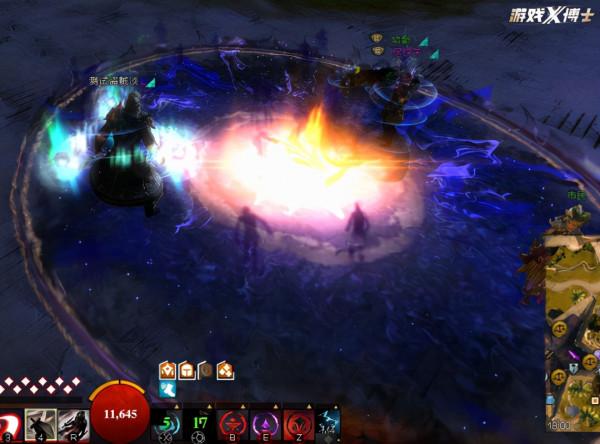600x444 pixels.
Task: Click the fourth orange boon icon
Action: 225,370
